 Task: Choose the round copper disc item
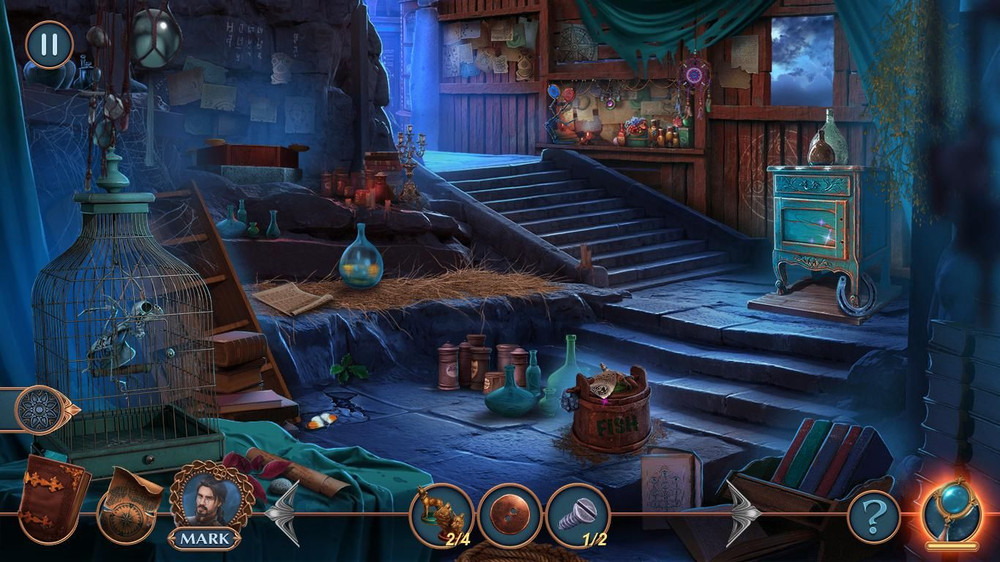click(509, 515)
